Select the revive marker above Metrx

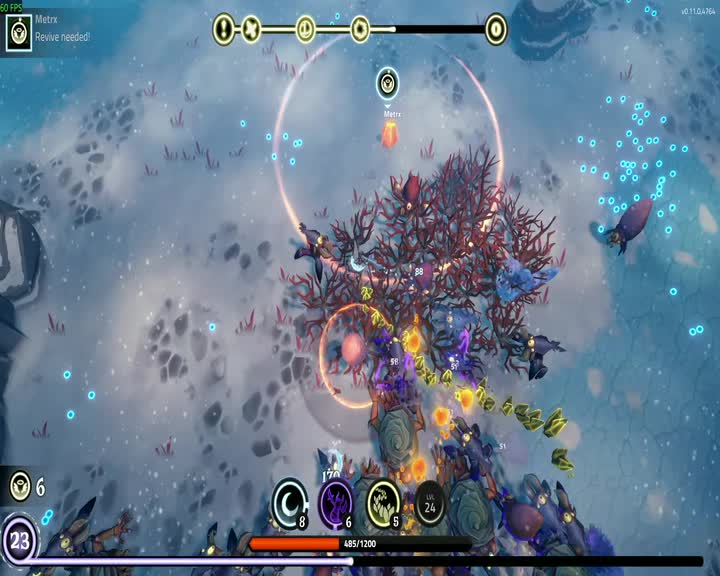[389, 84]
